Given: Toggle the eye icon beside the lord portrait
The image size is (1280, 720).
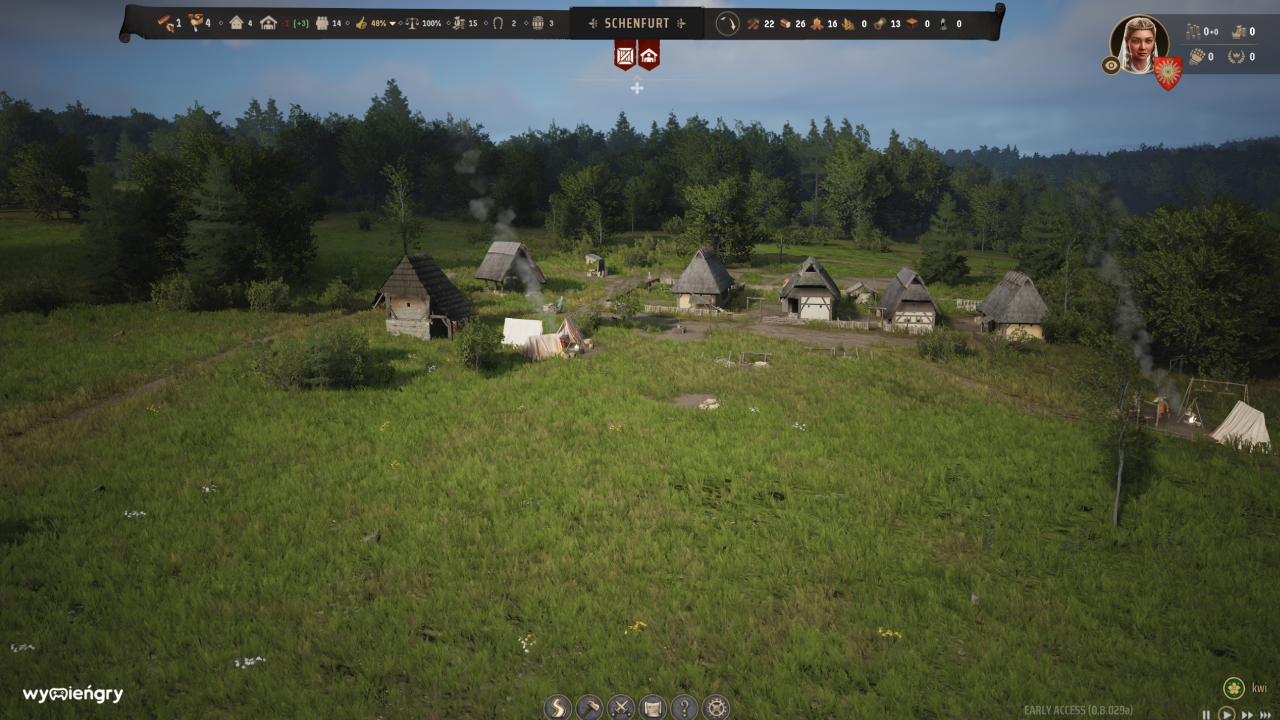Looking at the screenshot, I should pyautogui.click(x=1111, y=65).
